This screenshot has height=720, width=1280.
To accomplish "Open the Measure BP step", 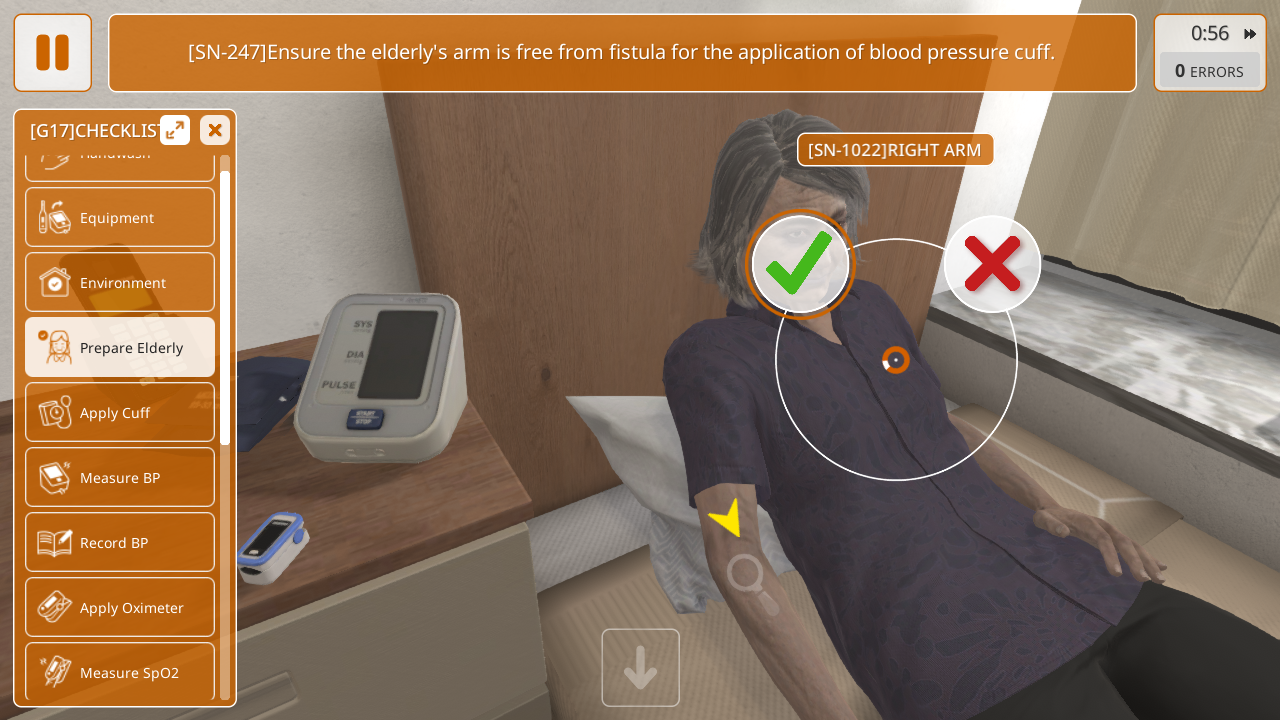I will (120, 477).
